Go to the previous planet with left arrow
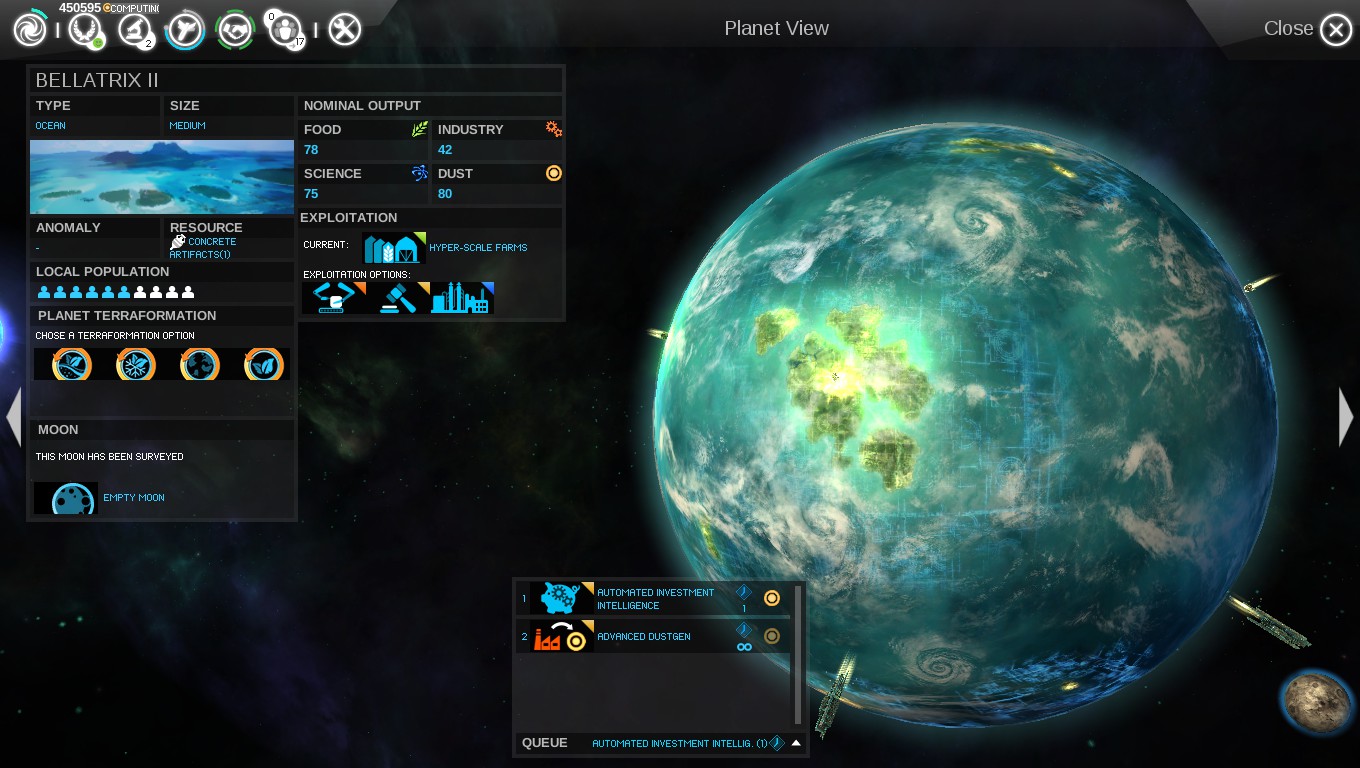Screen dimensions: 1360x768 13,417
